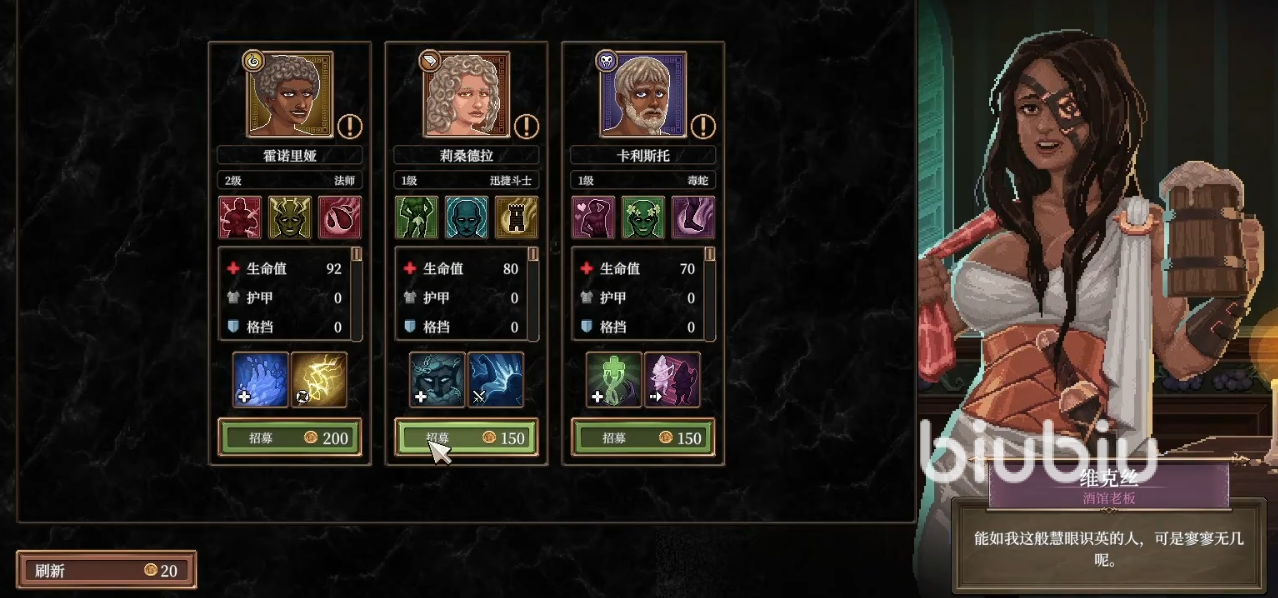Inspect 莉桑德拉's teal lion-face skill
1278x598 pixels.
pos(437,380)
